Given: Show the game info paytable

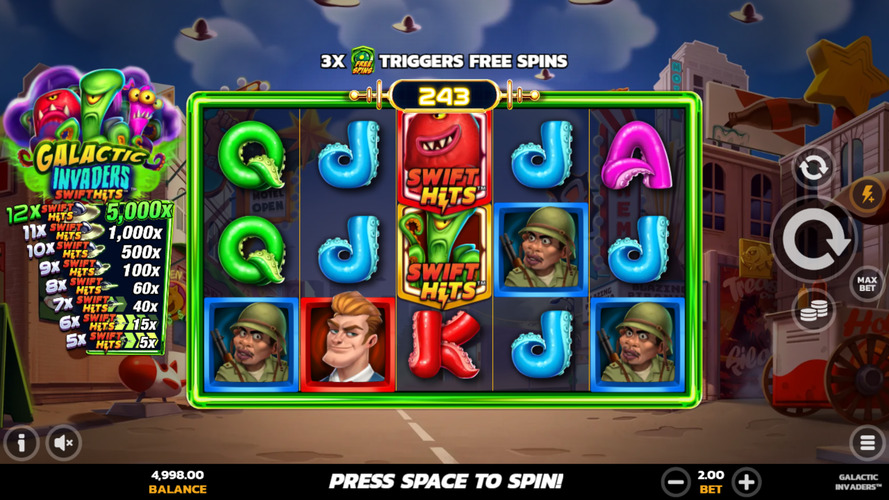Looking at the screenshot, I should point(21,443).
